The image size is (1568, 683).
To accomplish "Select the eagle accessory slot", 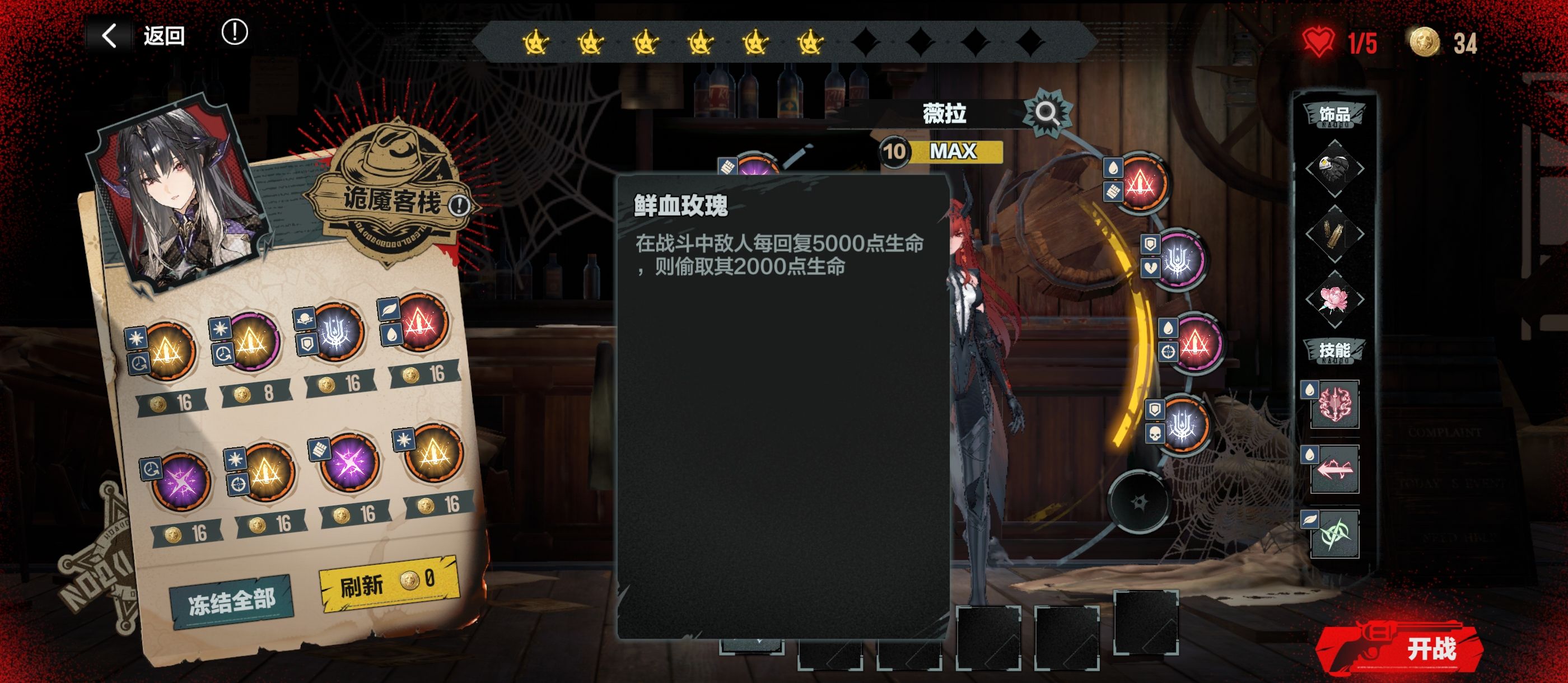I will pos(1334,168).
